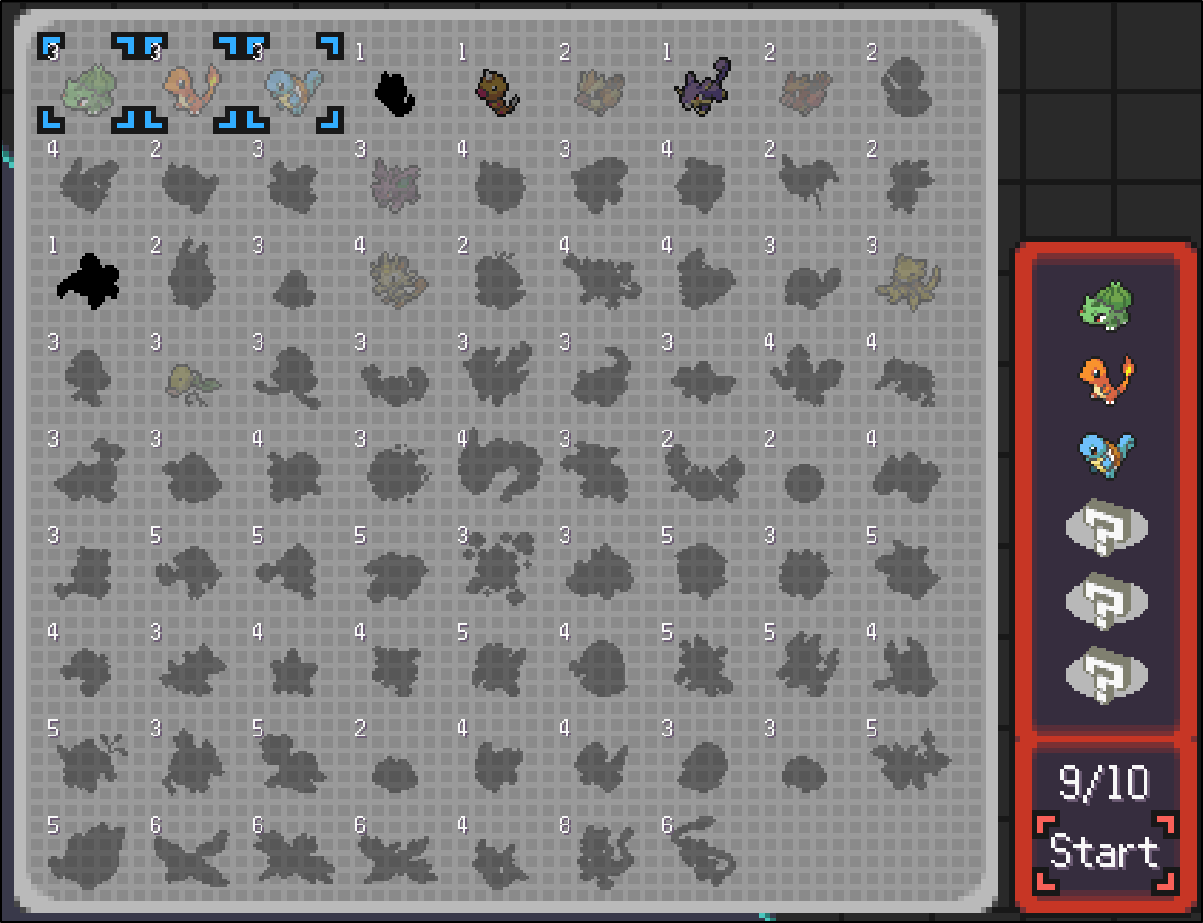Pick the Bellsprout starter tile
Screen dimensions: 1203x923
(192, 378)
